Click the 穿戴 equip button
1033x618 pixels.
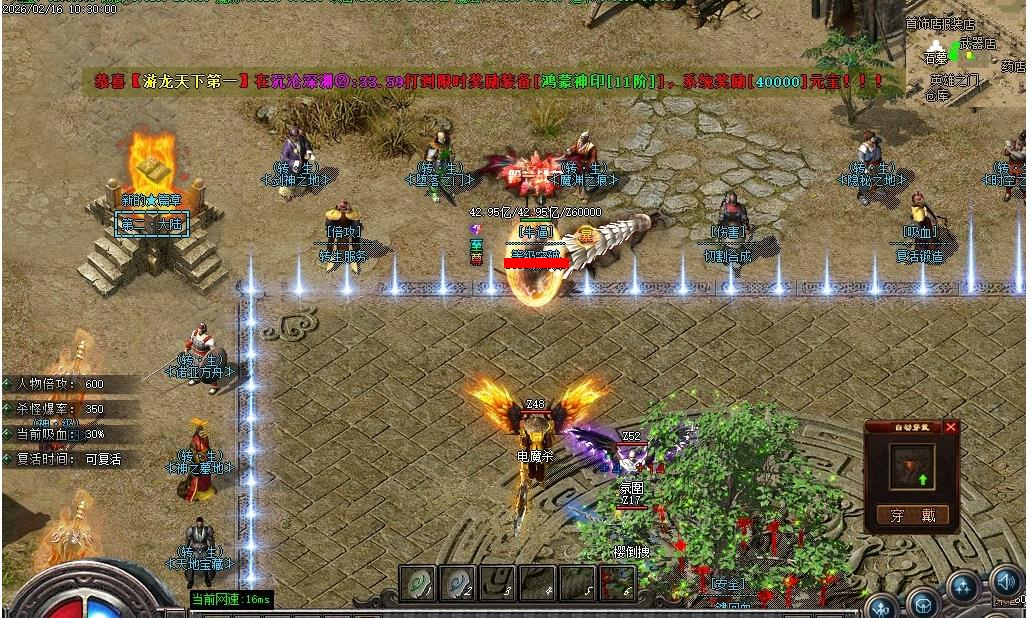coord(911,516)
